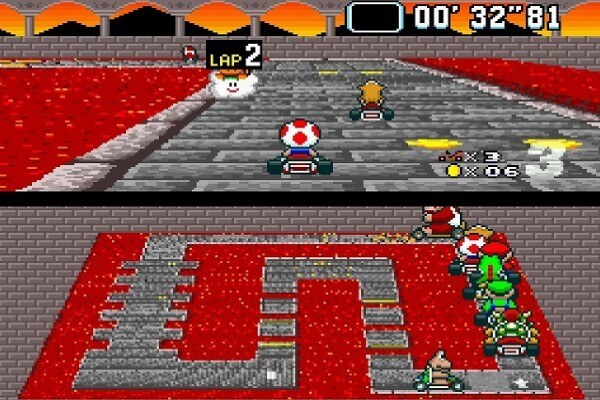
Task: Select Bowser's kart marker on the course map
Action: pyautogui.click(x=511, y=332)
